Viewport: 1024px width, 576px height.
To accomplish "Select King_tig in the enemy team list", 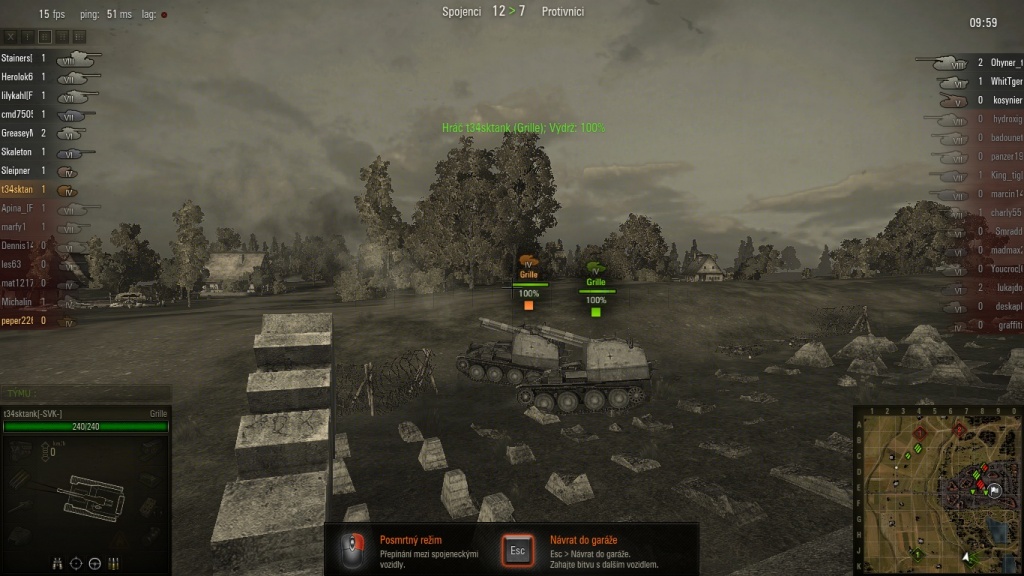I will click(x=1007, y=175).
